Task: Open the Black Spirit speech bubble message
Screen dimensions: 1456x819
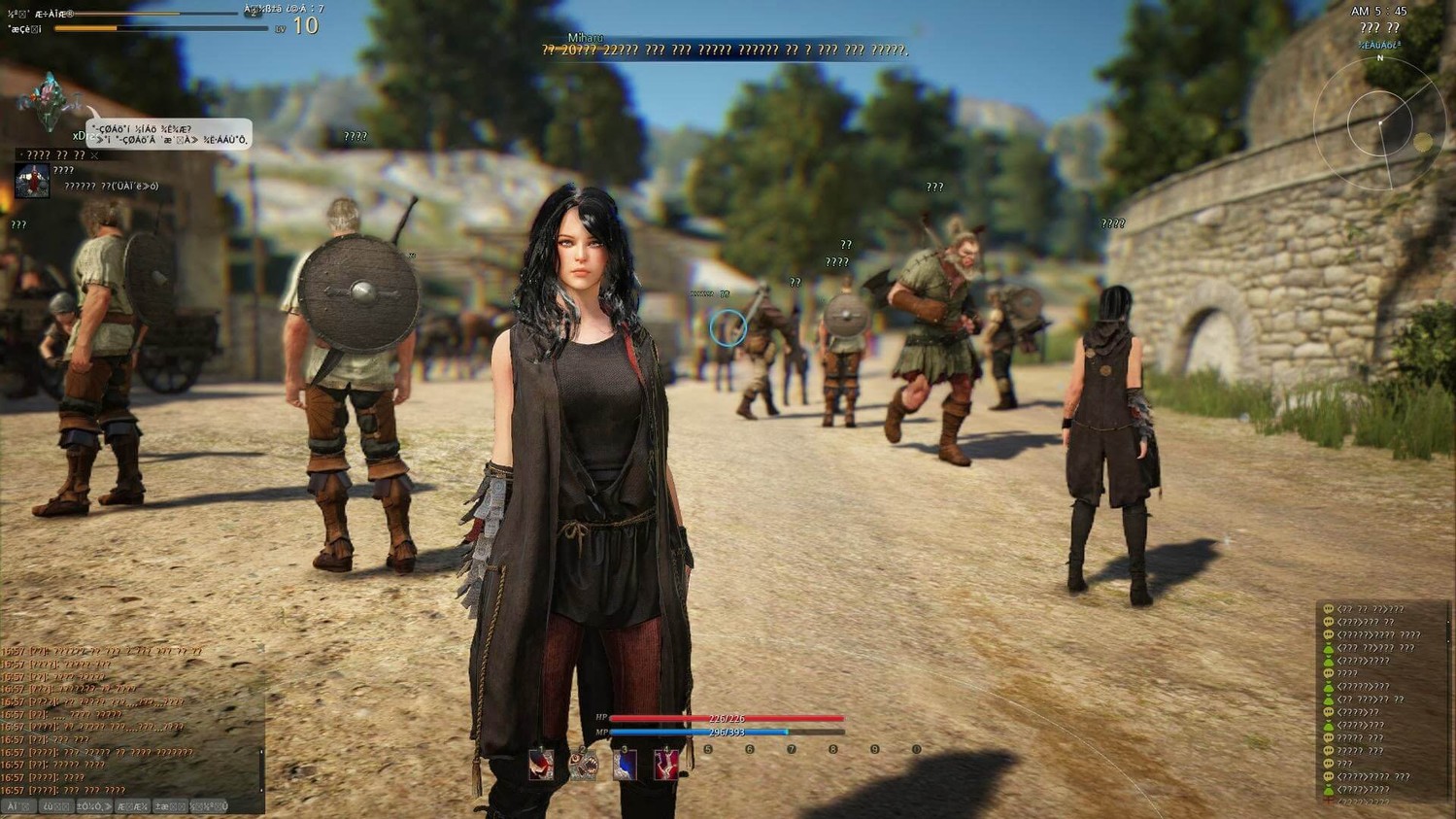Action: point(171,134)
